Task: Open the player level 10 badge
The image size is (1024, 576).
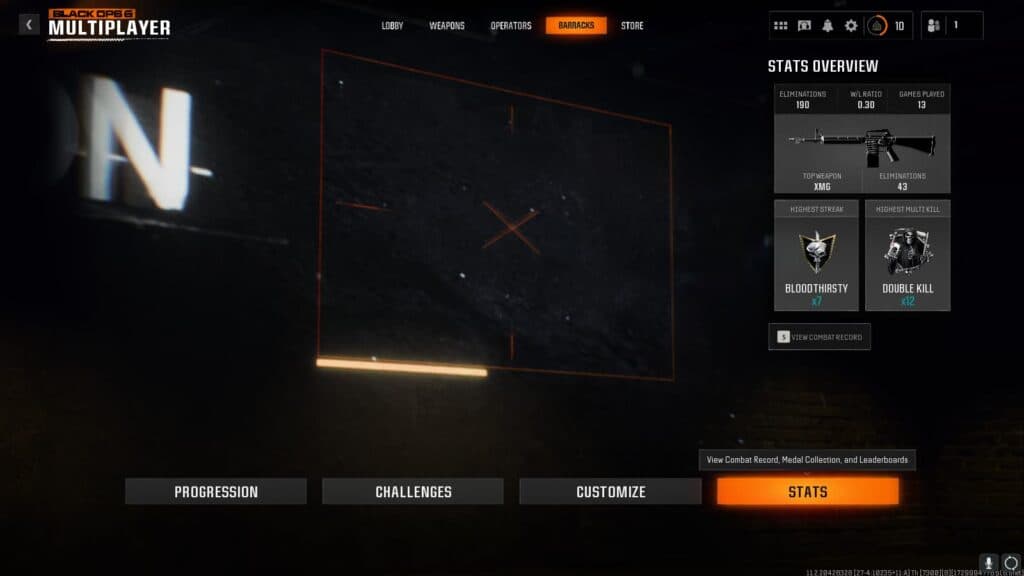Action: [886, 26]
